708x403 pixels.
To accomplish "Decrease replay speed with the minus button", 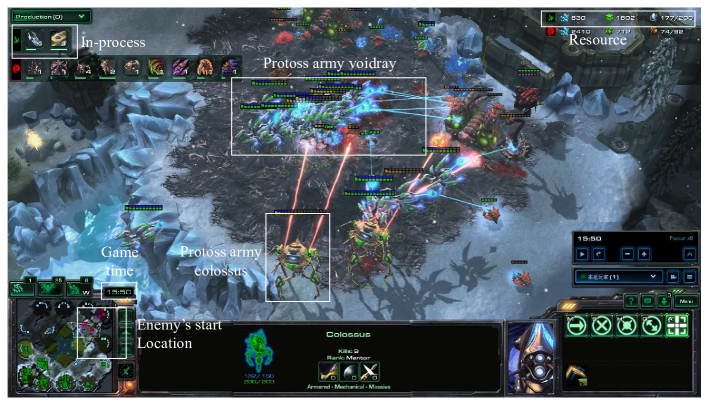I will 627,254.
